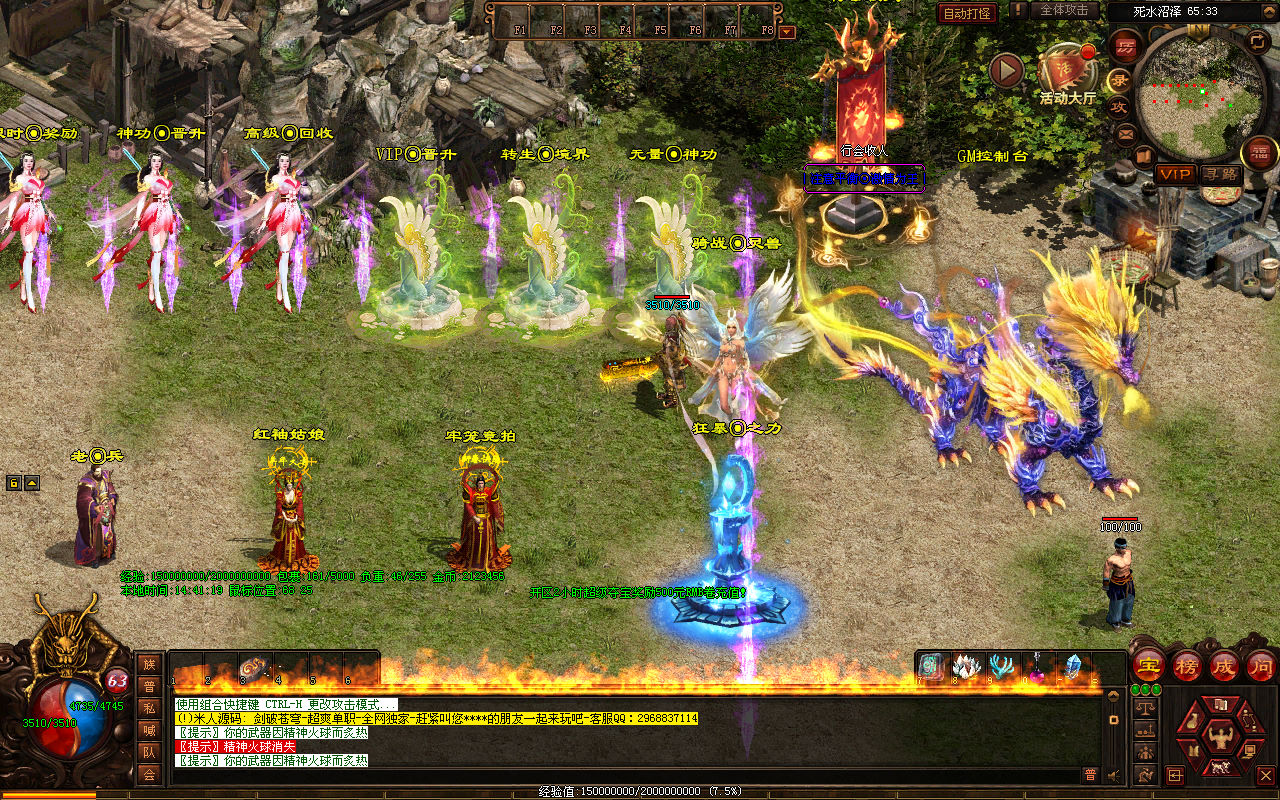Toggle the 全体攻击 attack mode button
Image resolution: width=1280 pixels, height=800 pixels.
coord(1064,10)
